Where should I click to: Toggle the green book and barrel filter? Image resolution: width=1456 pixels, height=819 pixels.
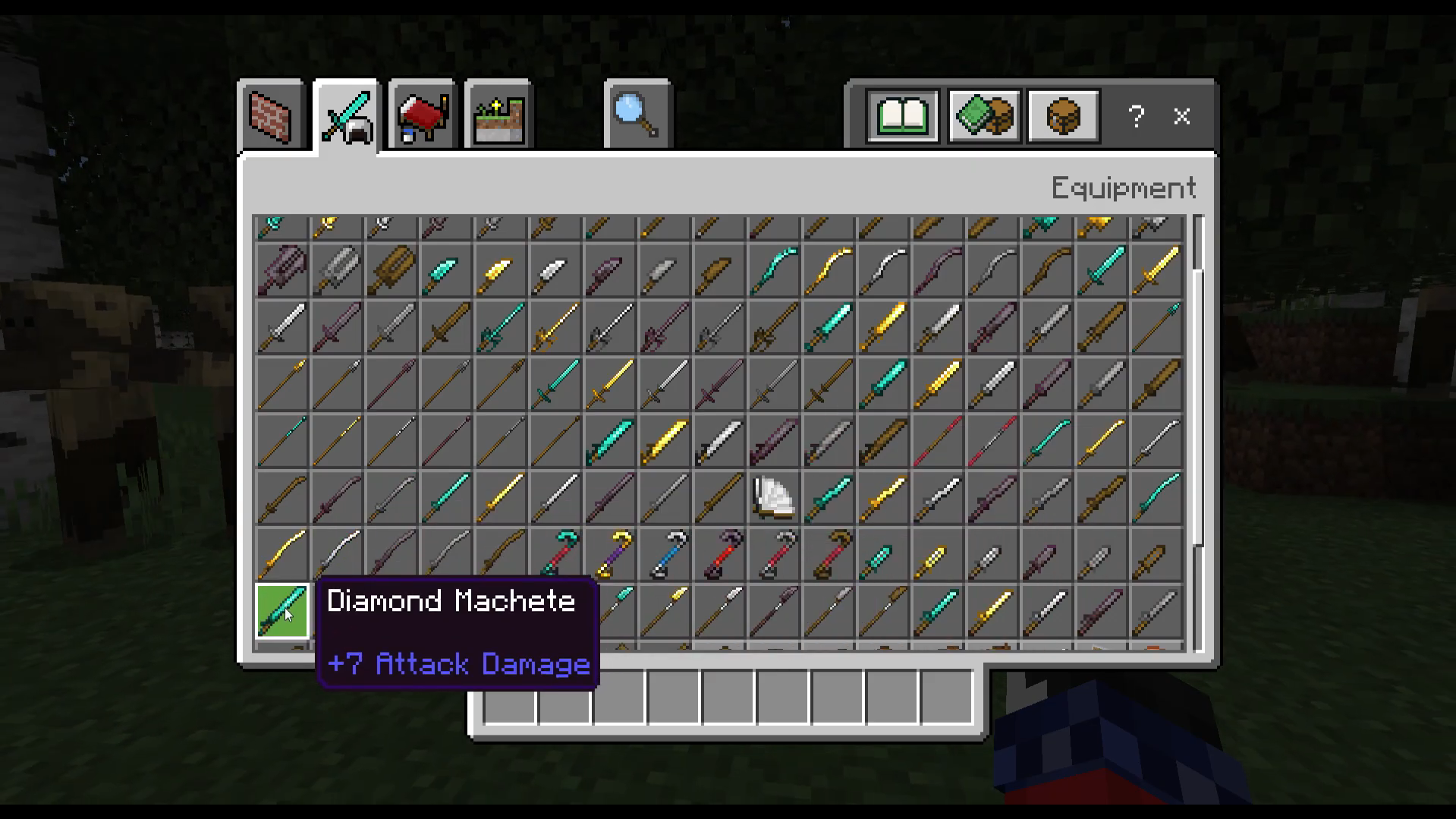982,115
